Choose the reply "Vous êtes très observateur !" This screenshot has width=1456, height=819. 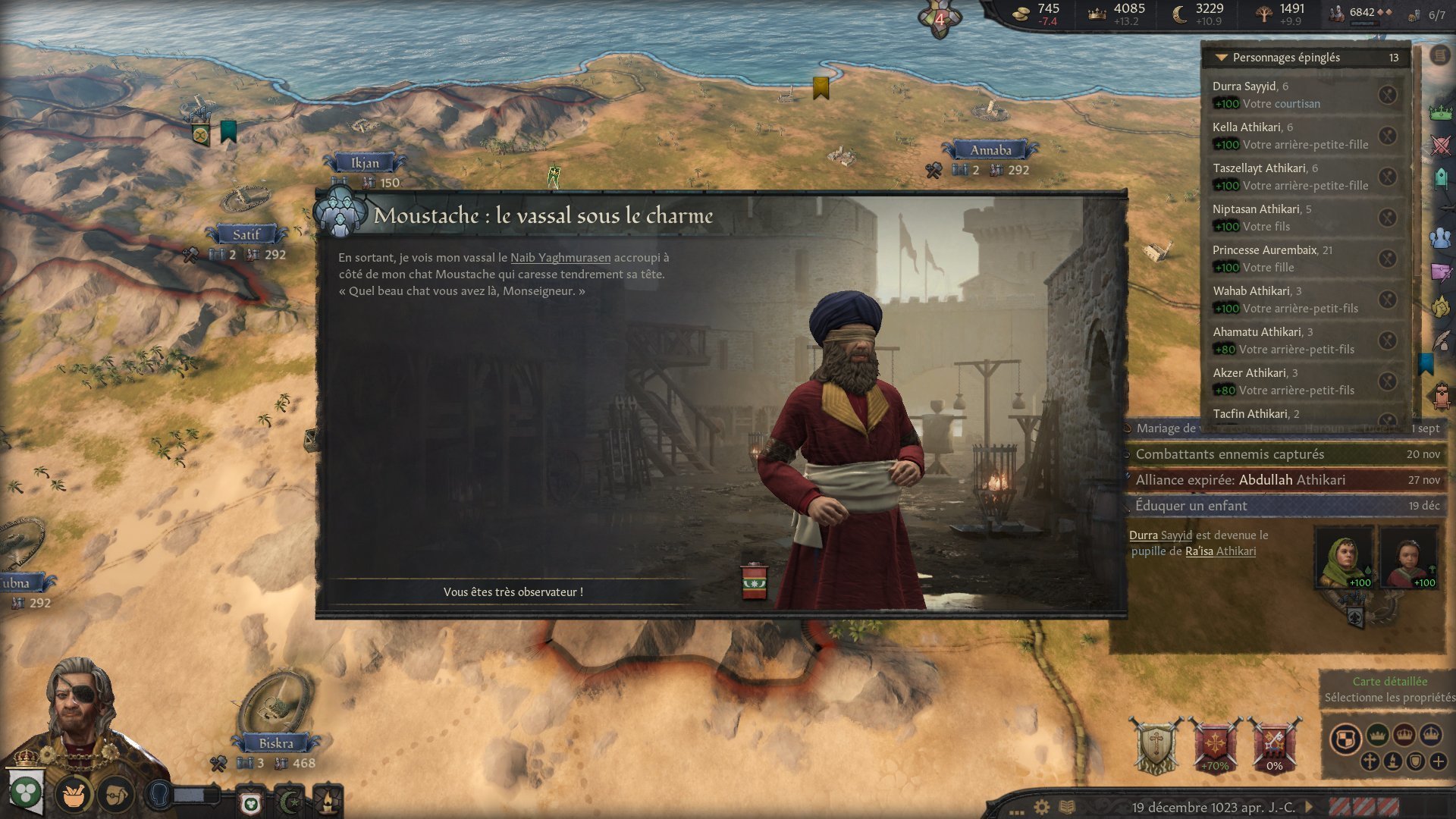pyautogui.click(x=513, y=591)
